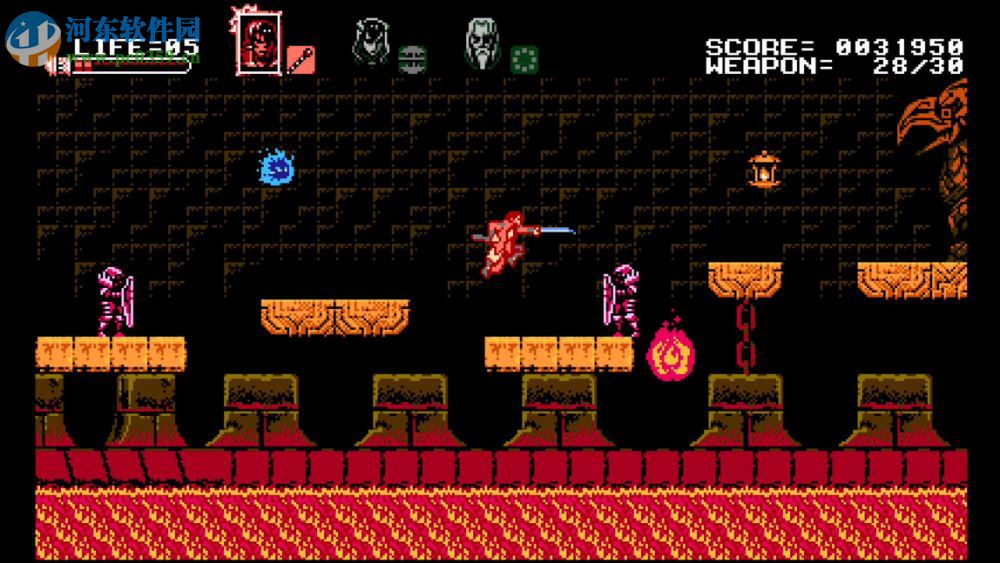Image resolution: width=1000 pixels, height=563 pixels.
Task: Select the red highlighted Zangetsu portrait
Action: [x=258, y=42]
